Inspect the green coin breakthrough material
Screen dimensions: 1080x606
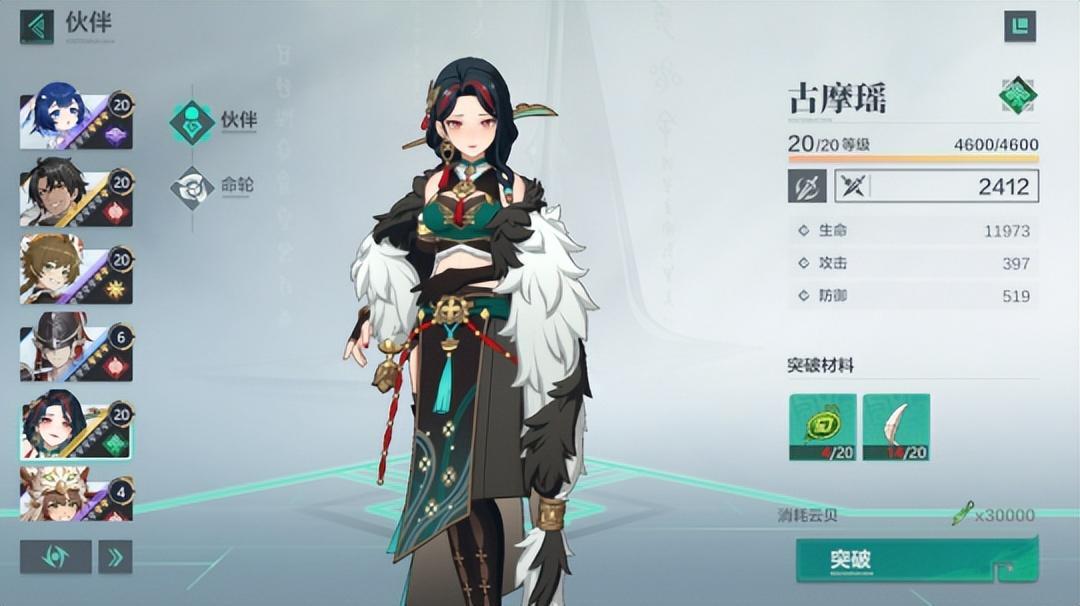[822, 427]
